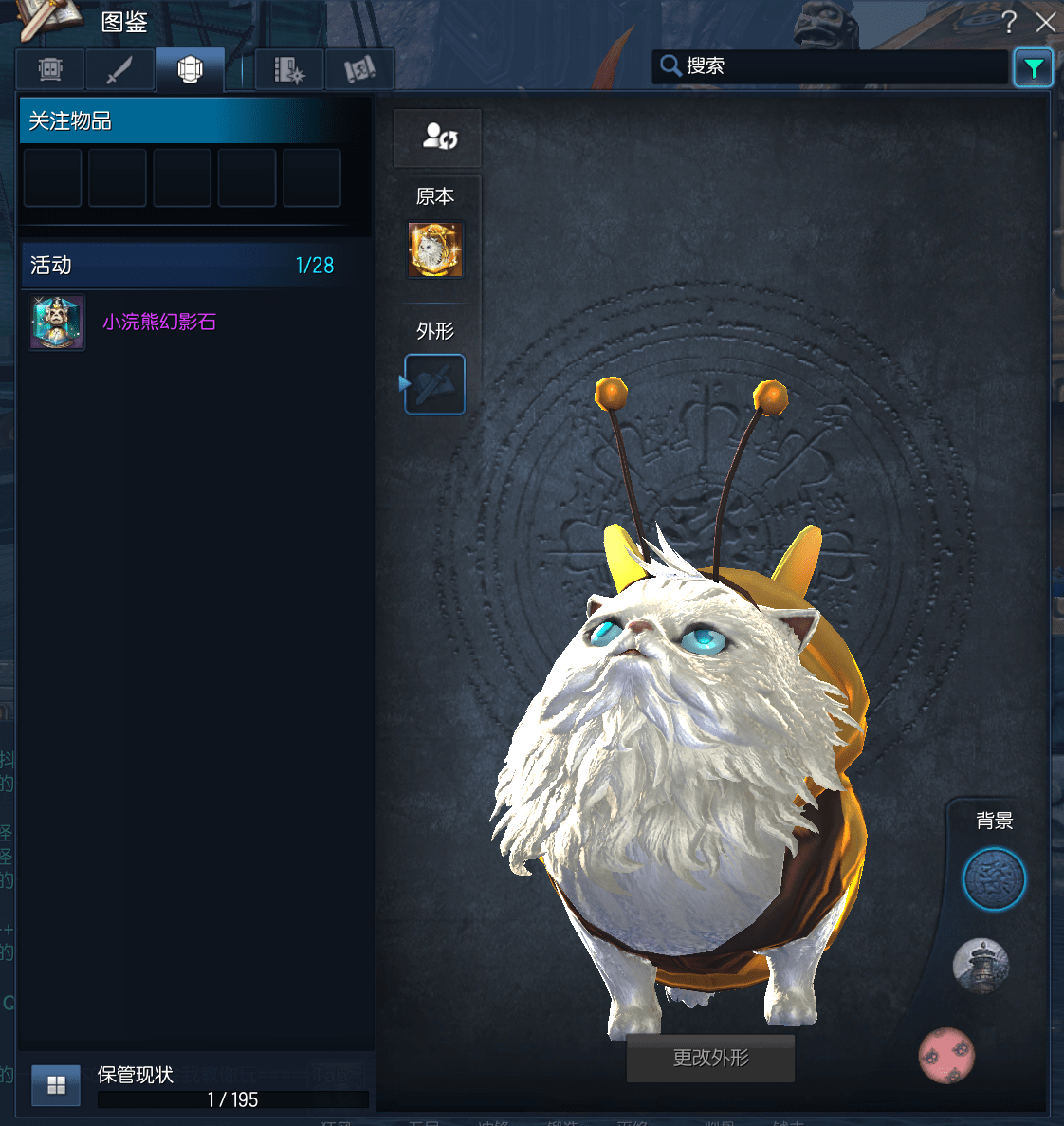The height and width of the screenshot is (1126, 1064).
Task: Choose the blue stone emblem background
Action: [x=994, y=879]
